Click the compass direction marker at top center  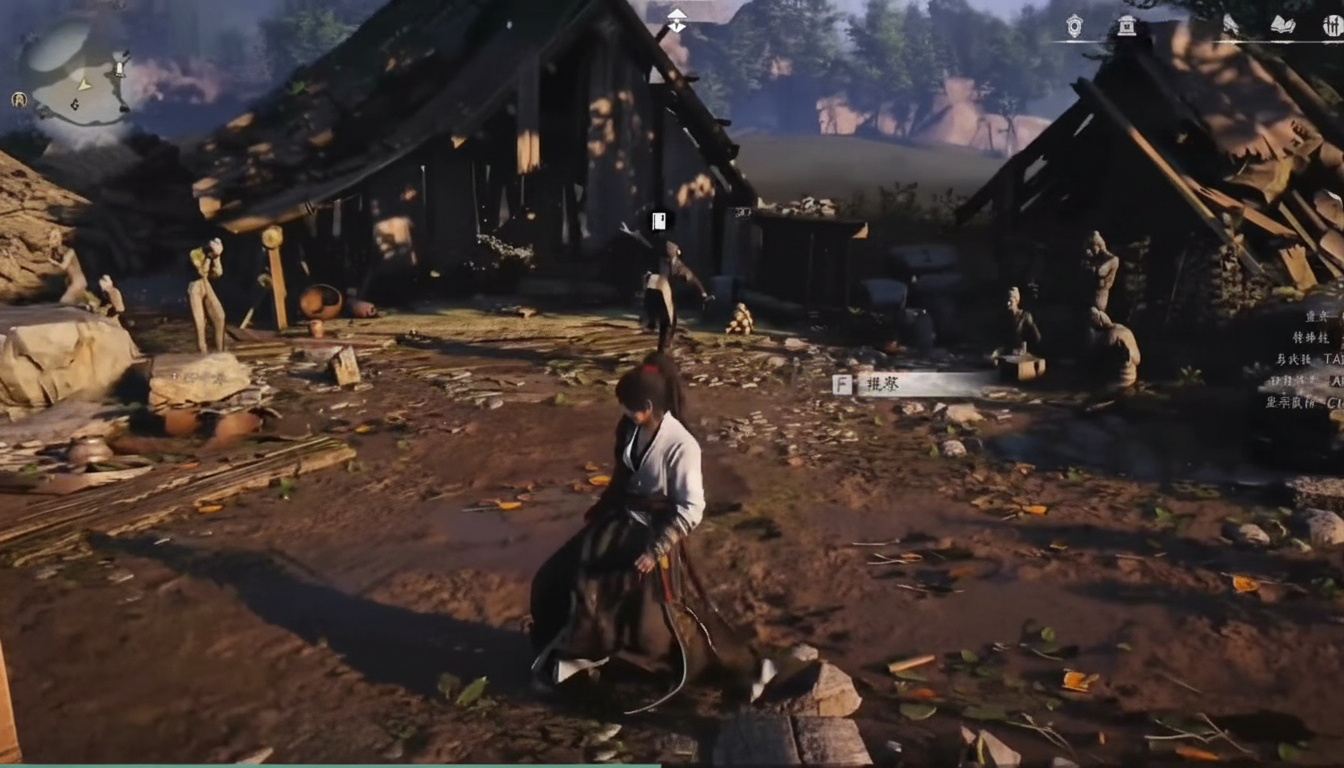677,20
